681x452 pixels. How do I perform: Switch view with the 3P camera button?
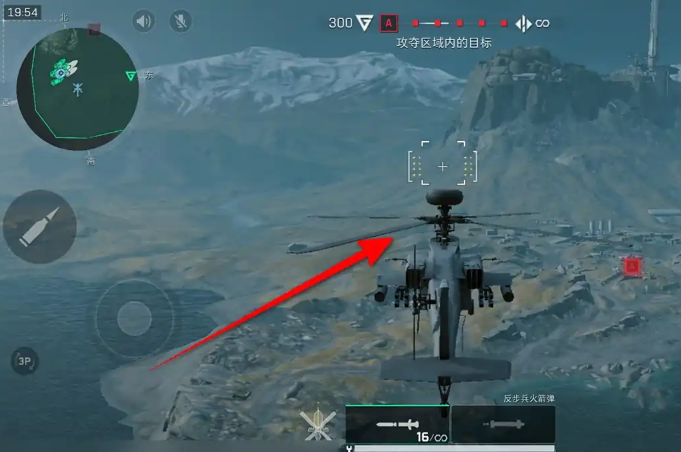click(x=25, y=361)
